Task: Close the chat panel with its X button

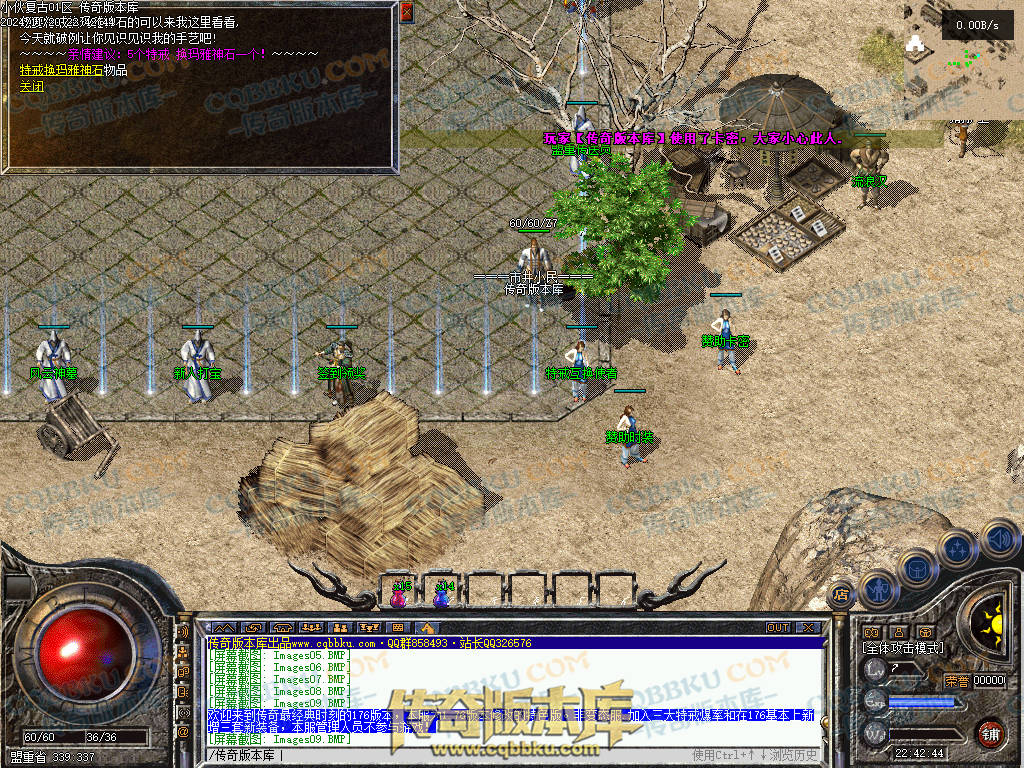Action: click(x=807, y=627)
